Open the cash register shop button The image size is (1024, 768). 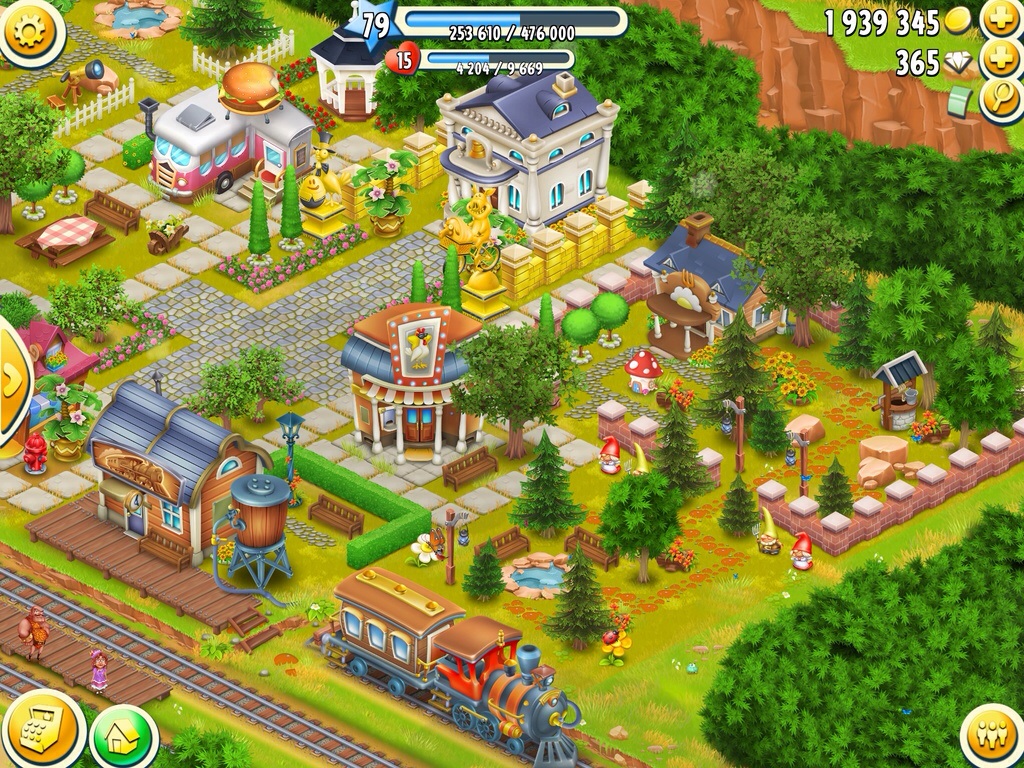click(x=42, y=730)
